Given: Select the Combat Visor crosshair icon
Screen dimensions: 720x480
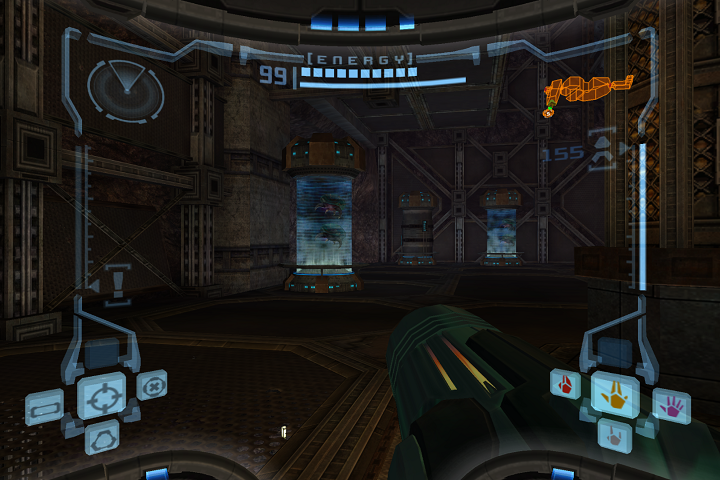Looking at the screenshot, I should point(102,396).
